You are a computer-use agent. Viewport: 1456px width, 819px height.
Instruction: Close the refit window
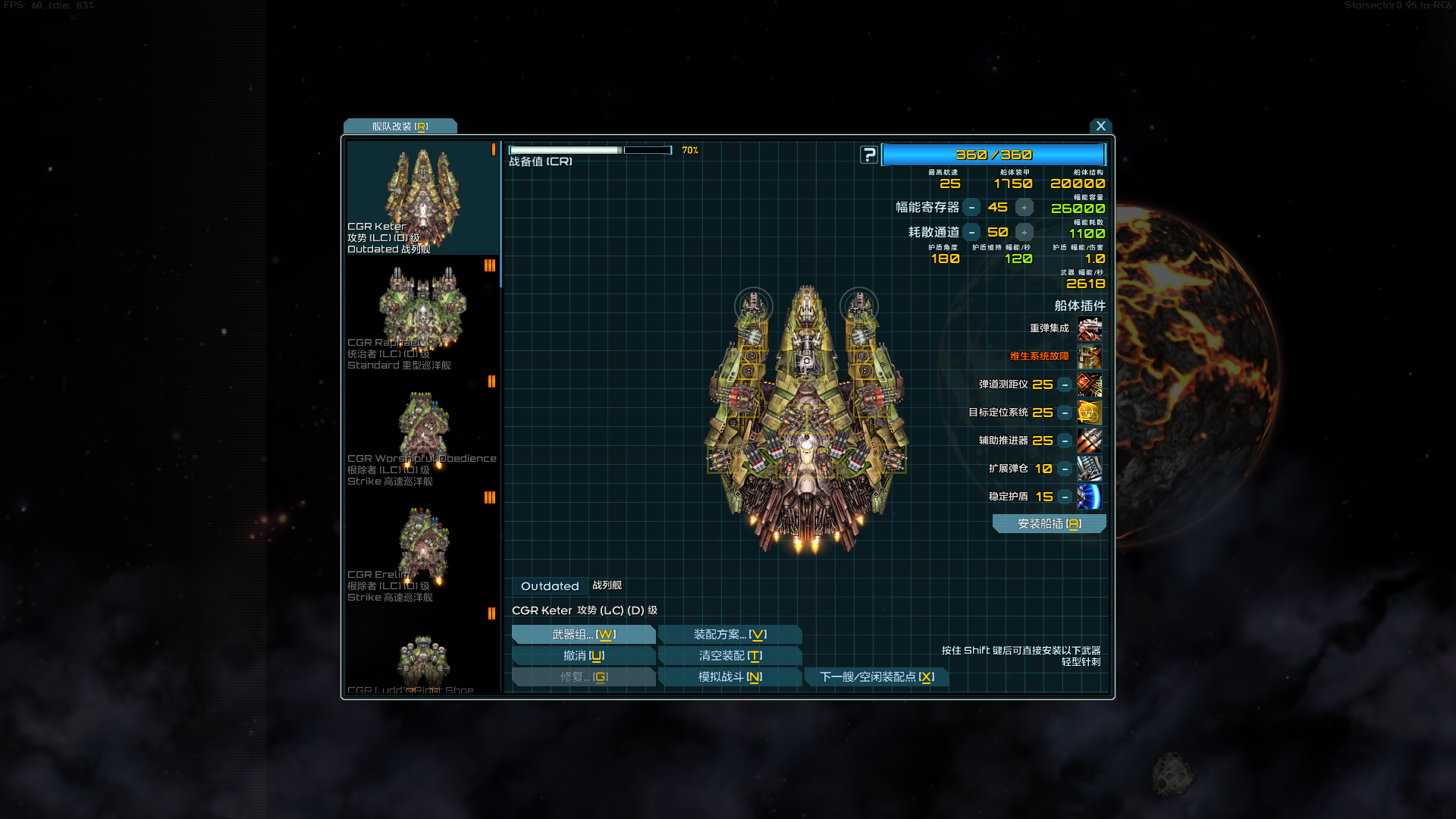[x=1100, y=126]
